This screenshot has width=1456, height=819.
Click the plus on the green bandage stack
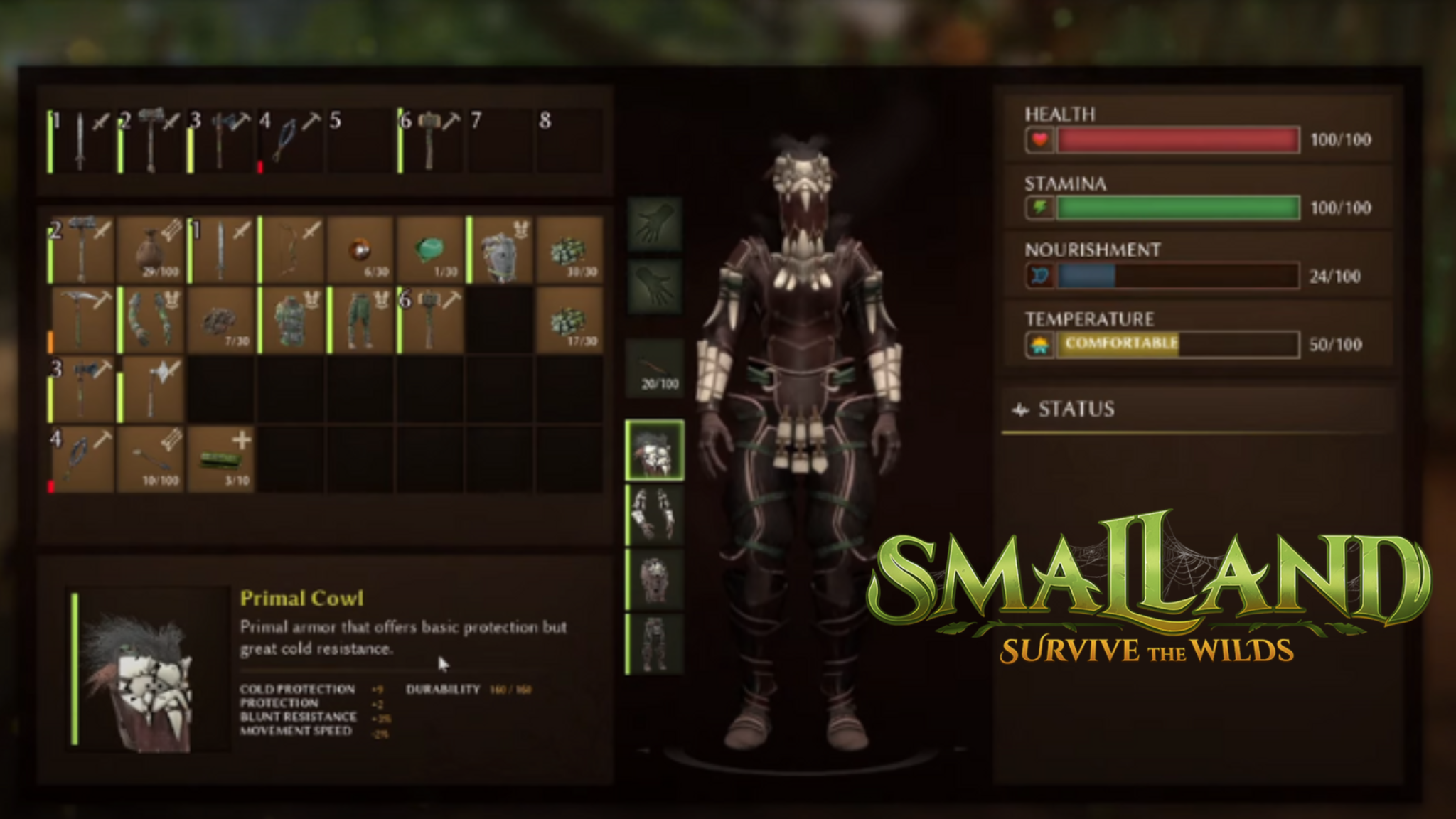[243, 441]
